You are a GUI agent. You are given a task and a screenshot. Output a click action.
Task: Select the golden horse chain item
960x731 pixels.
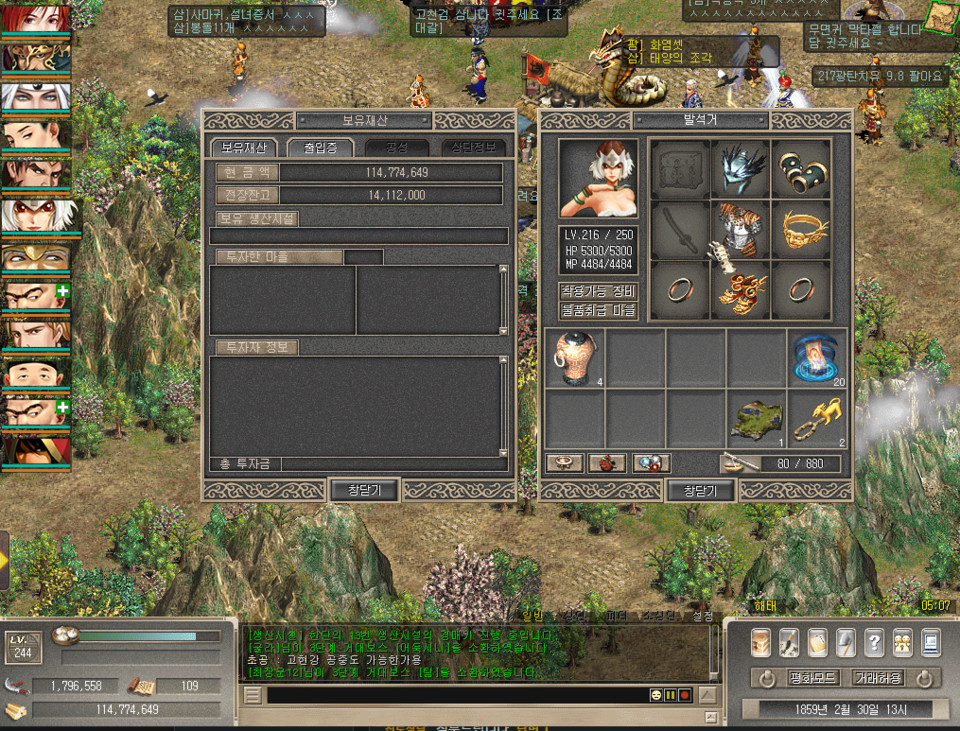816,419
